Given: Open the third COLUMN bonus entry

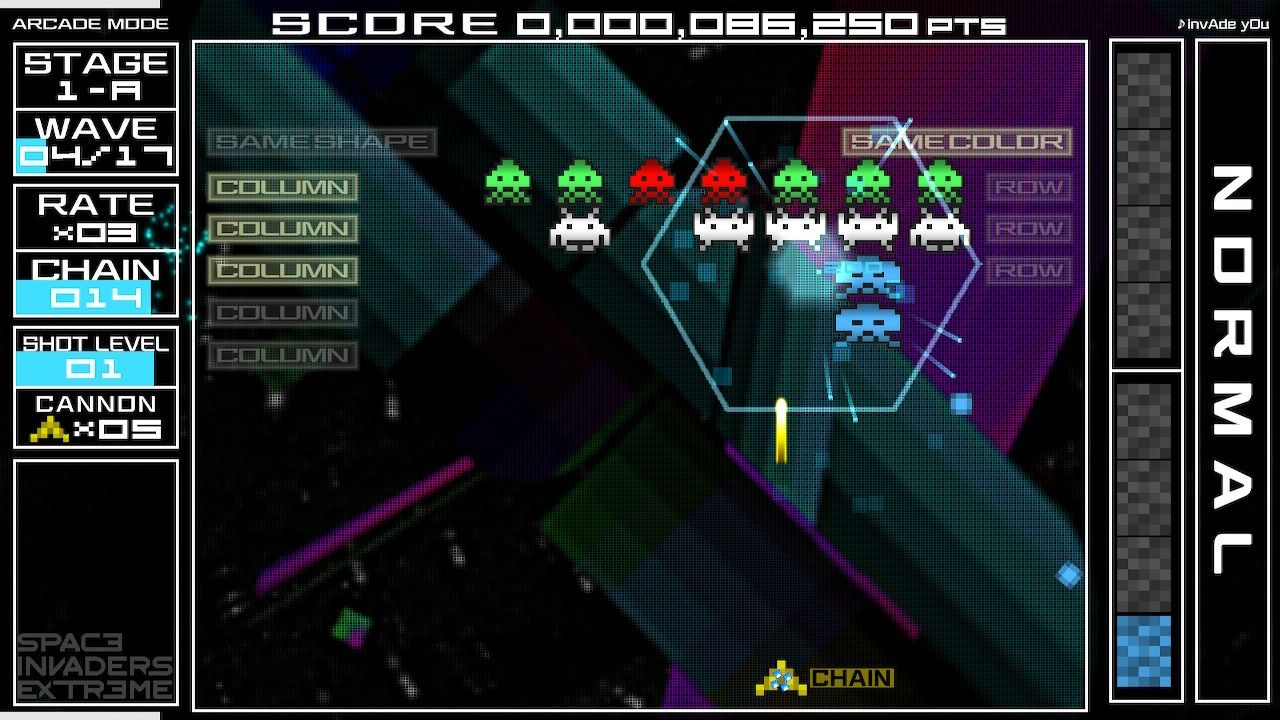Looking at the screenshot, I should pyautogui.click(x=282, y=270).
